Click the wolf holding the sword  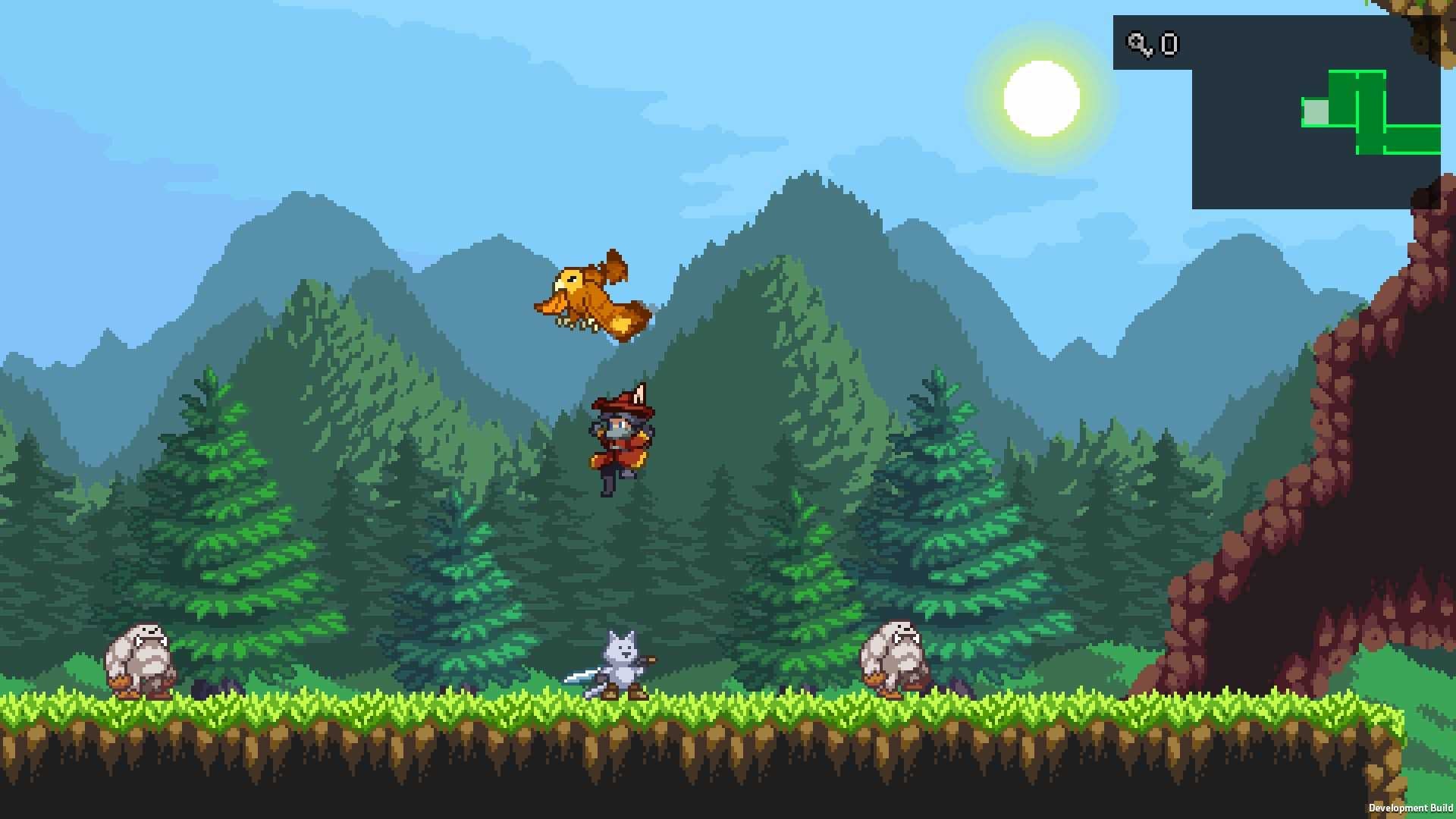pyautogui.click(x=622, y=660)
